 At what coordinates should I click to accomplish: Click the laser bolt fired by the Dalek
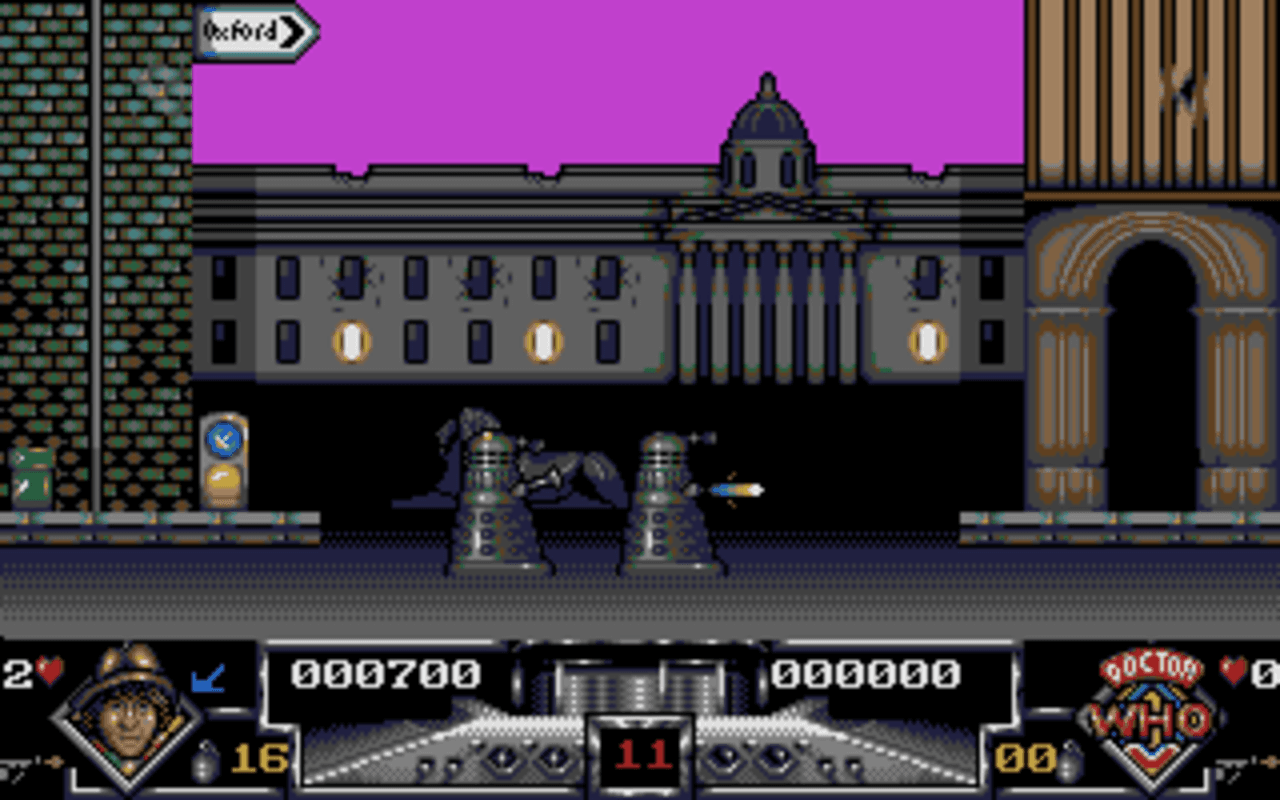735,488
